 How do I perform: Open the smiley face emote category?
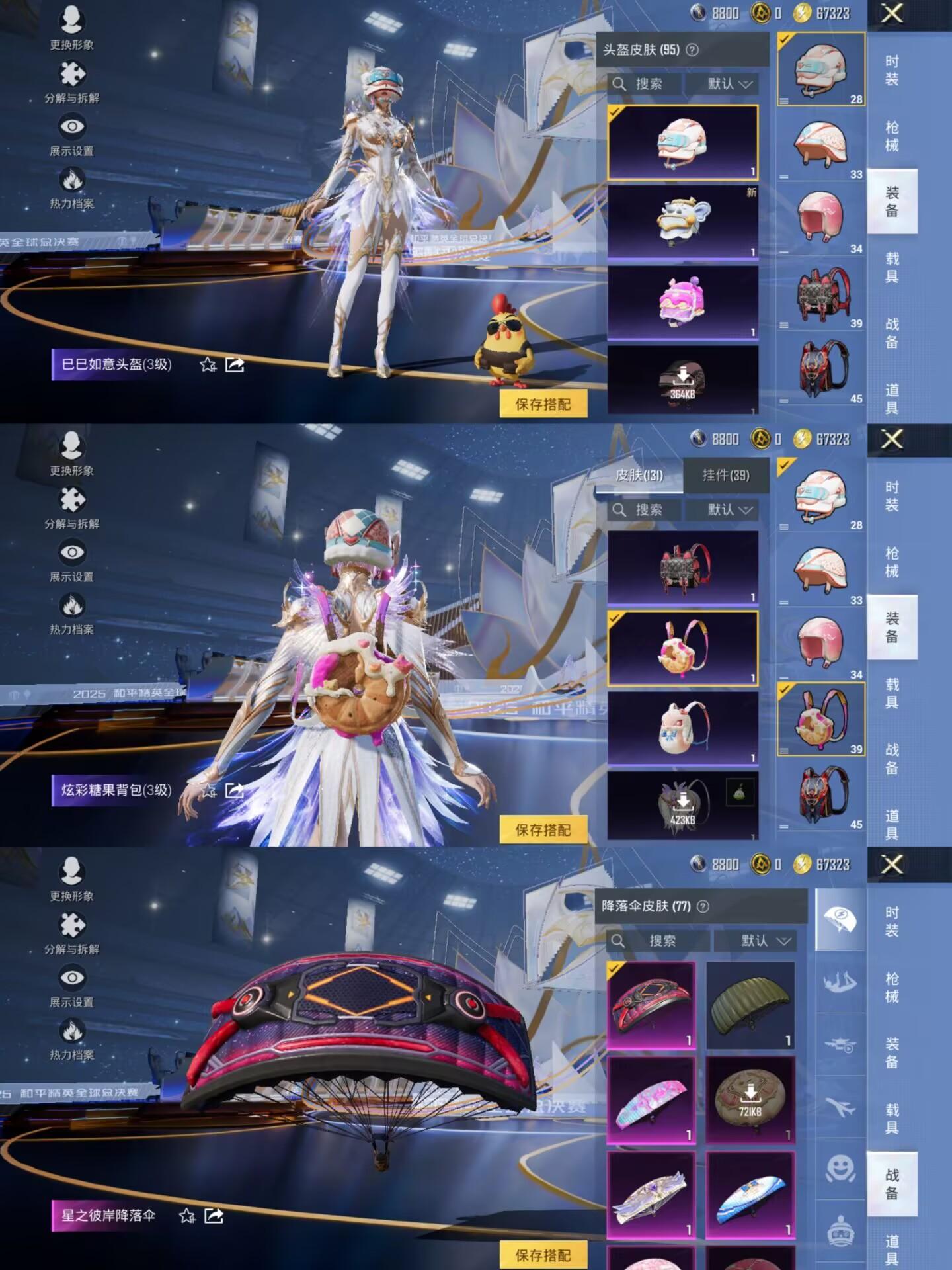840,1169
